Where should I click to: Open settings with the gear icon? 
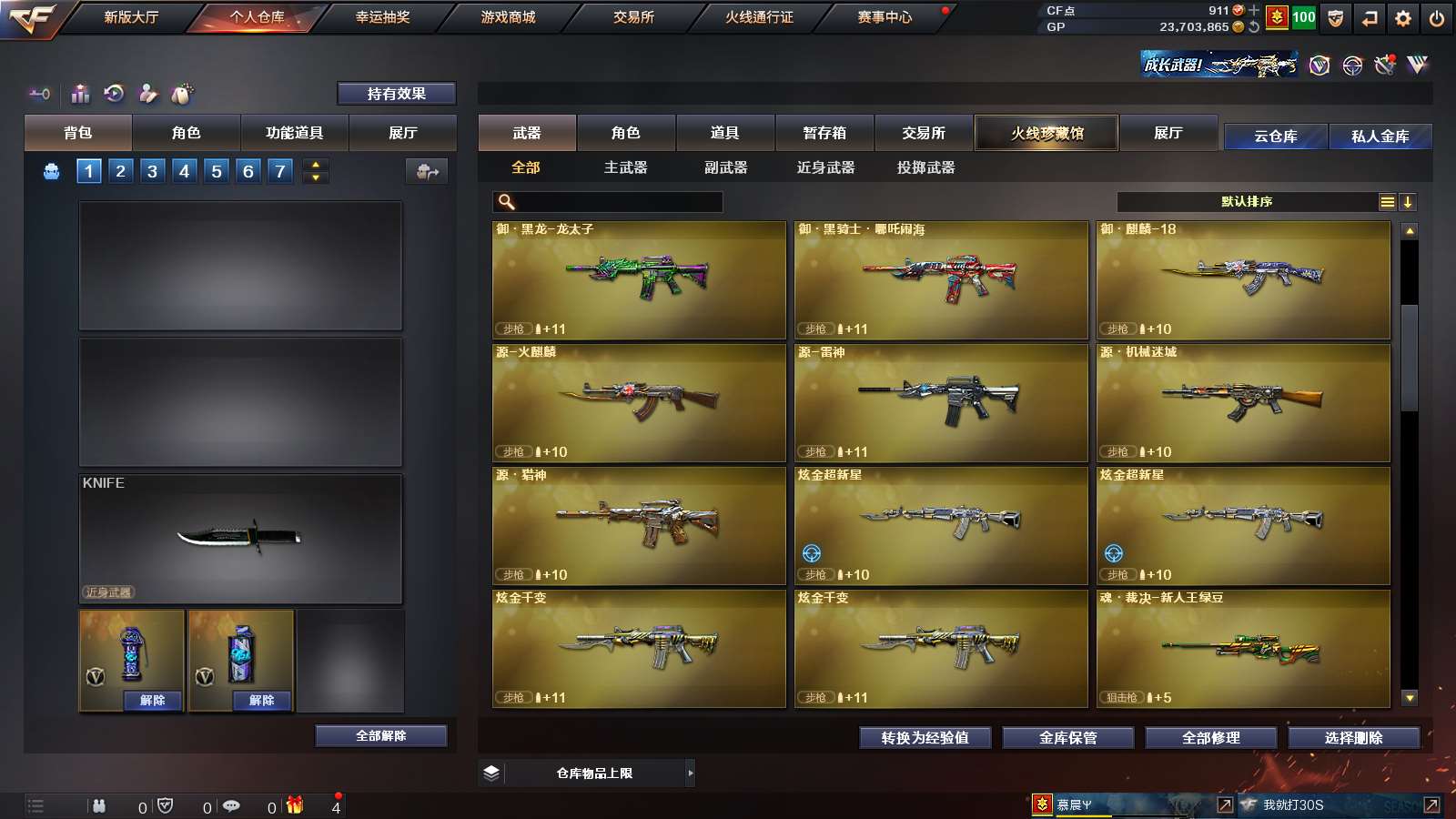1403,18
